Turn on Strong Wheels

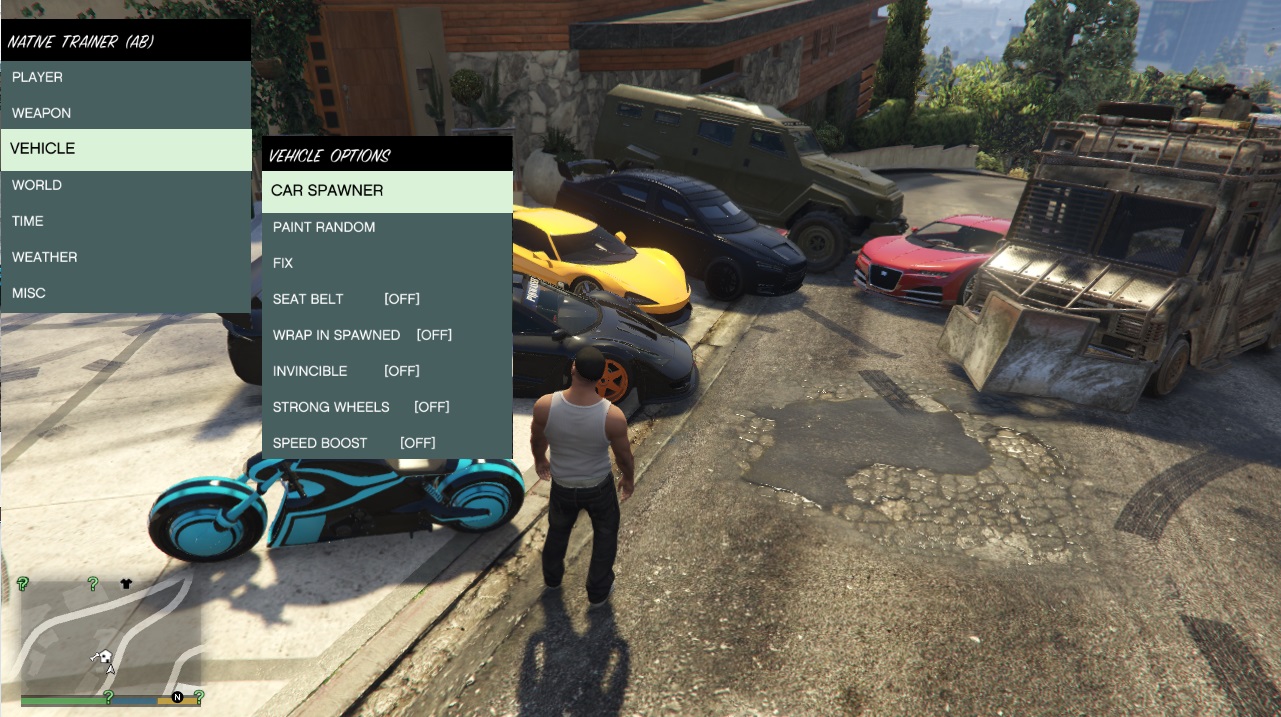click(x=387, y=408)
